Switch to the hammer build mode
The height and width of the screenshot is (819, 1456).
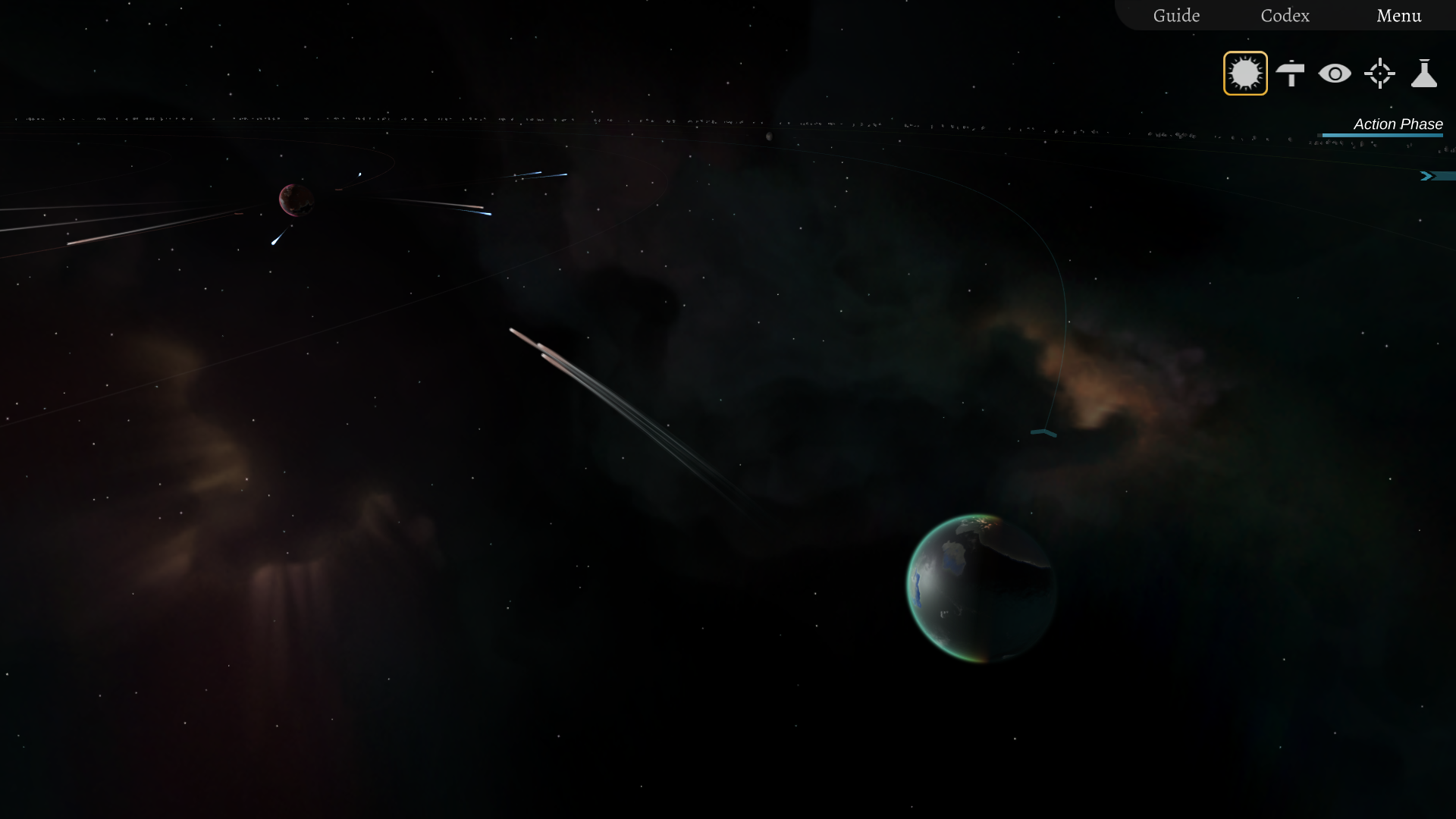click(1290, 74)
